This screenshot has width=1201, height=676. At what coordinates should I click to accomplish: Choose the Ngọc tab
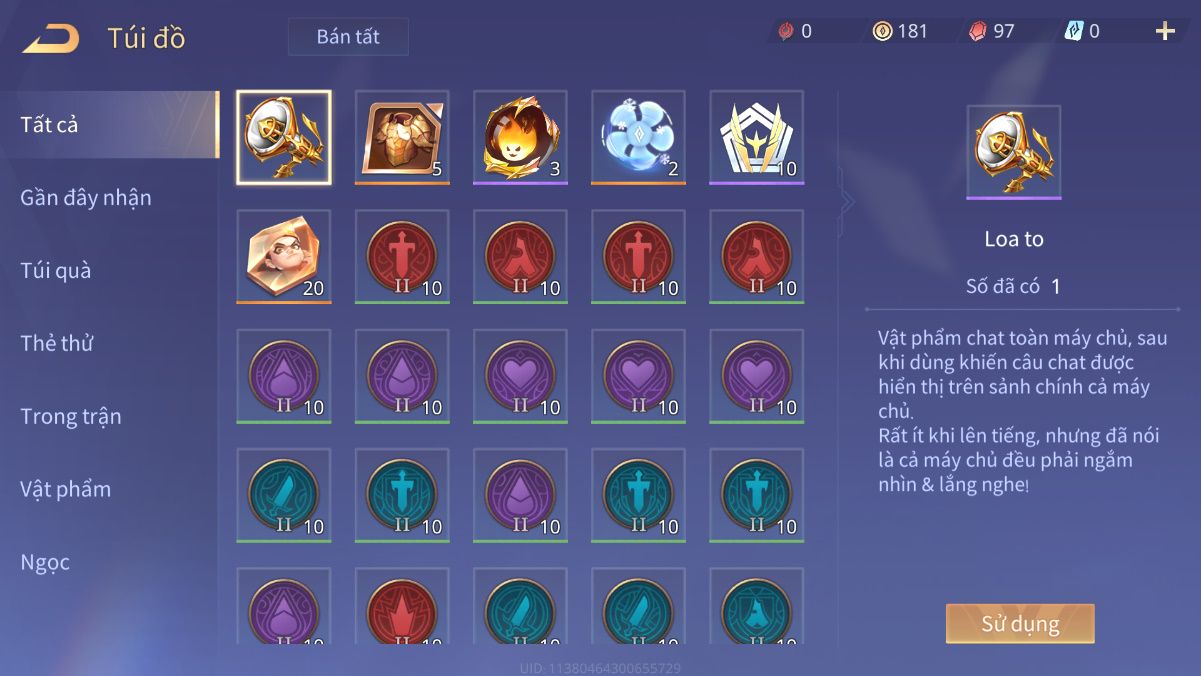pos(46,563)
